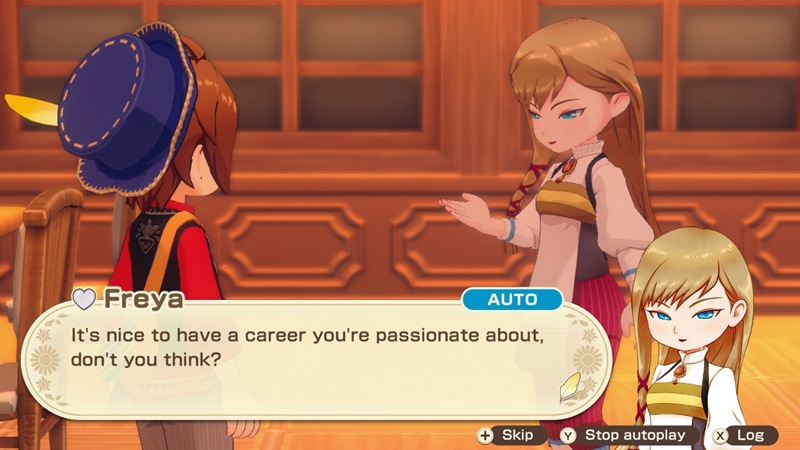Skip the dialogue scene

coord(508,435)
